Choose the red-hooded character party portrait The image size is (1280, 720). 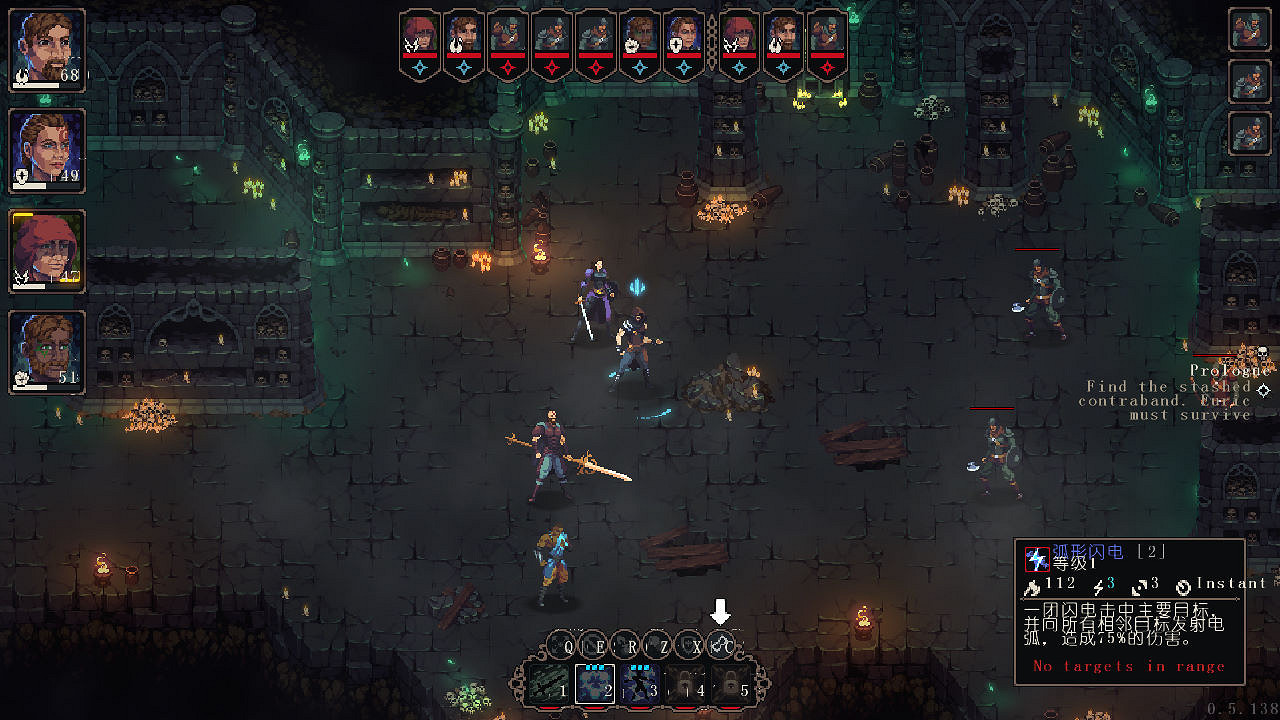47,251
